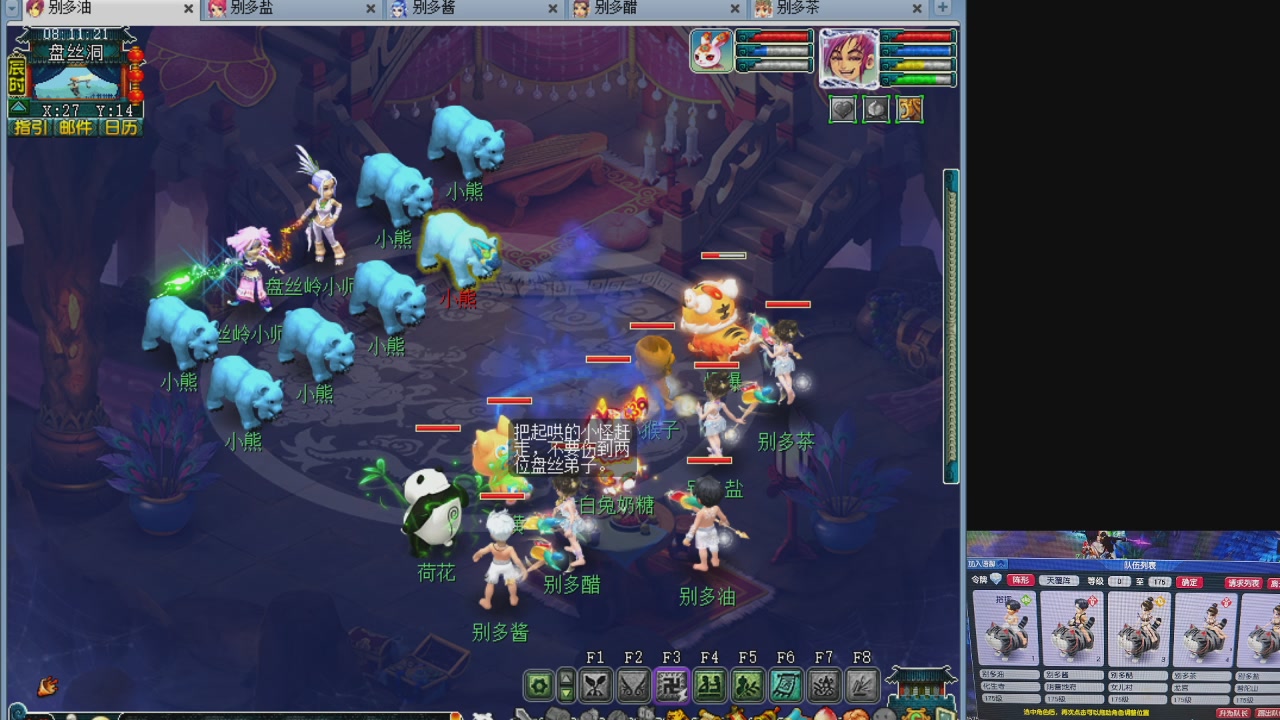
Task: Open the 天罡阵 formation dropdown
Action: [1059, 580]
